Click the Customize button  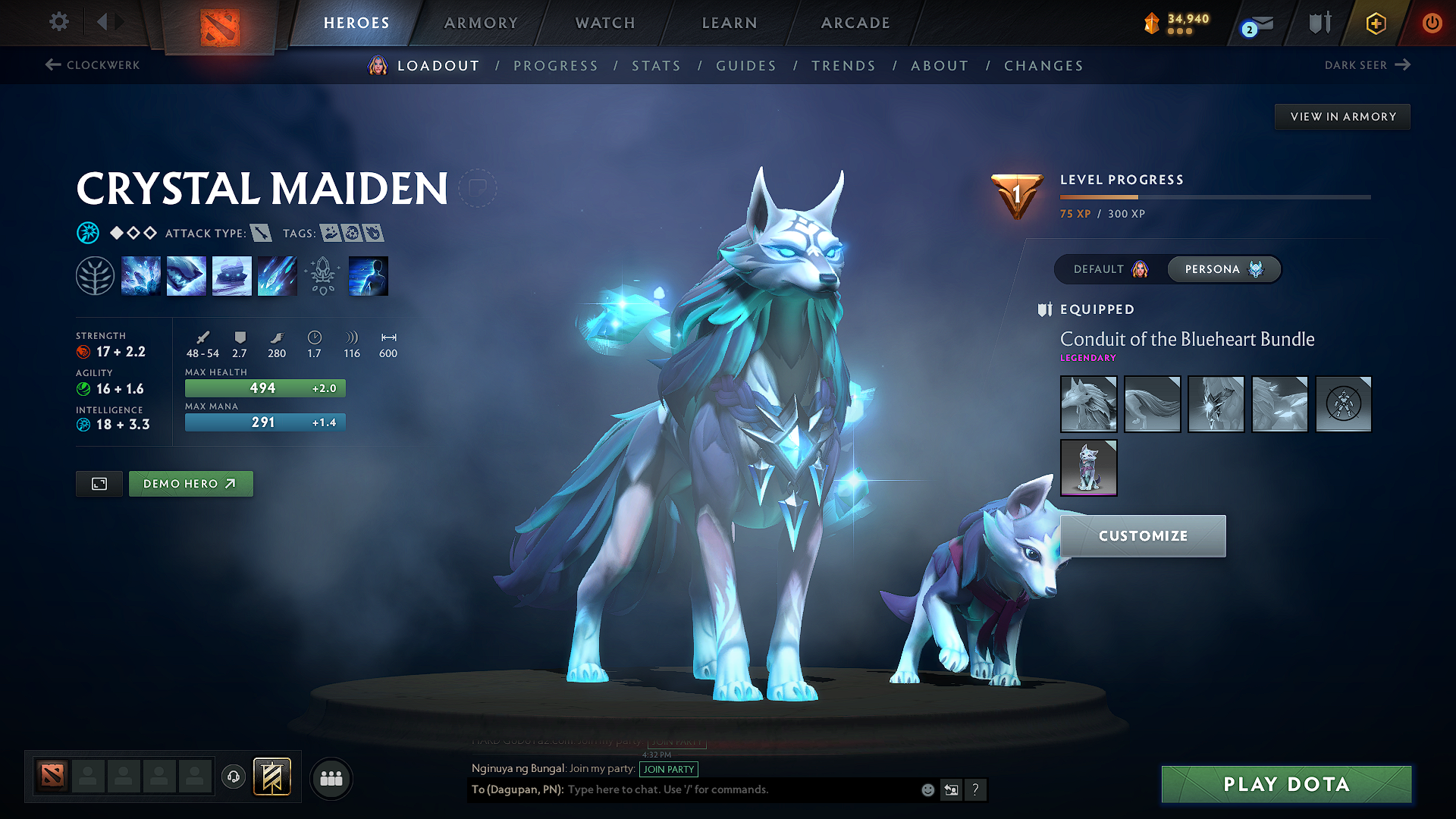(x=1142, y=535)
